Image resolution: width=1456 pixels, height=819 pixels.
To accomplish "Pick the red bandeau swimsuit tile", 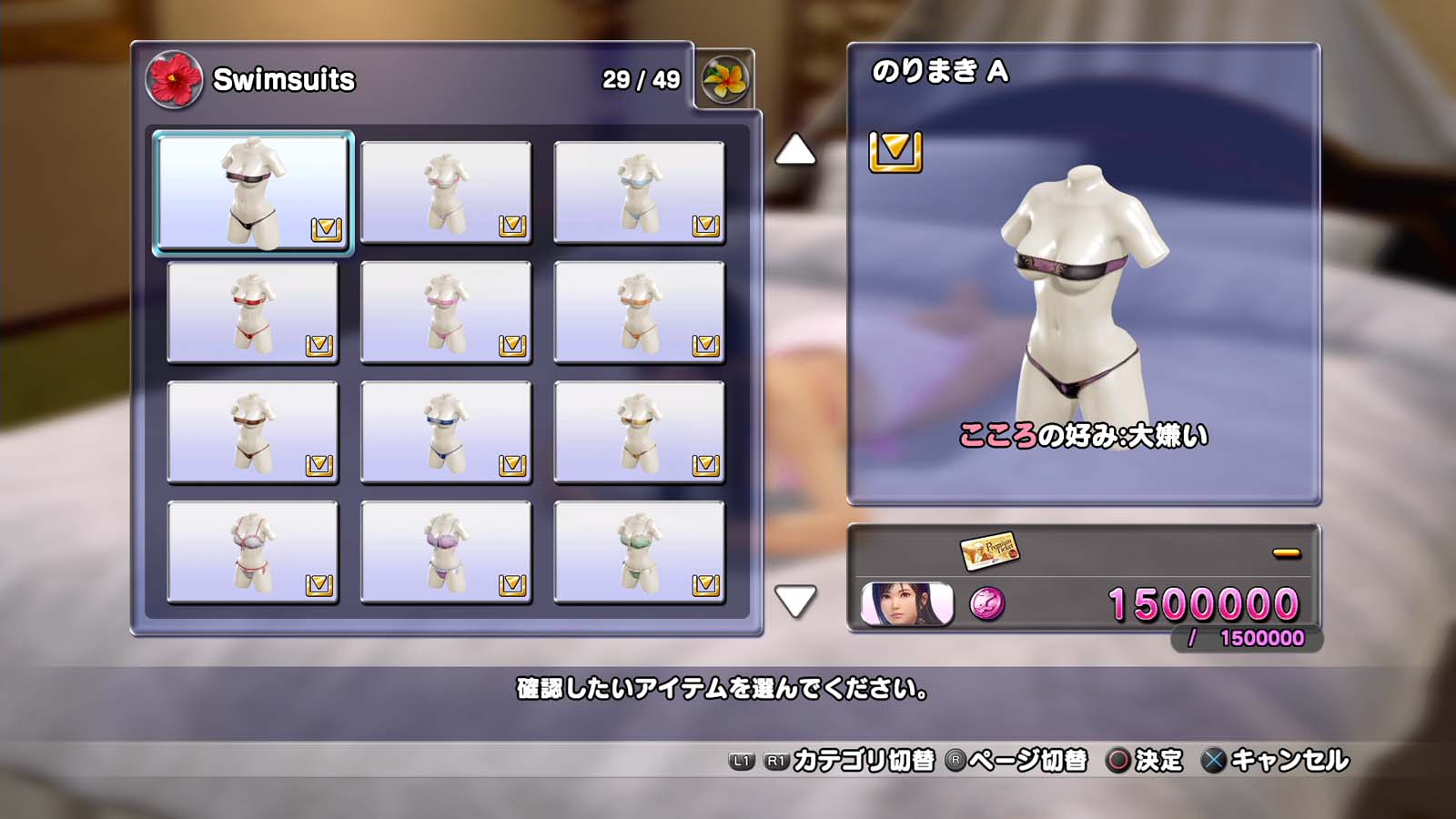I will [x=253, y=312].
